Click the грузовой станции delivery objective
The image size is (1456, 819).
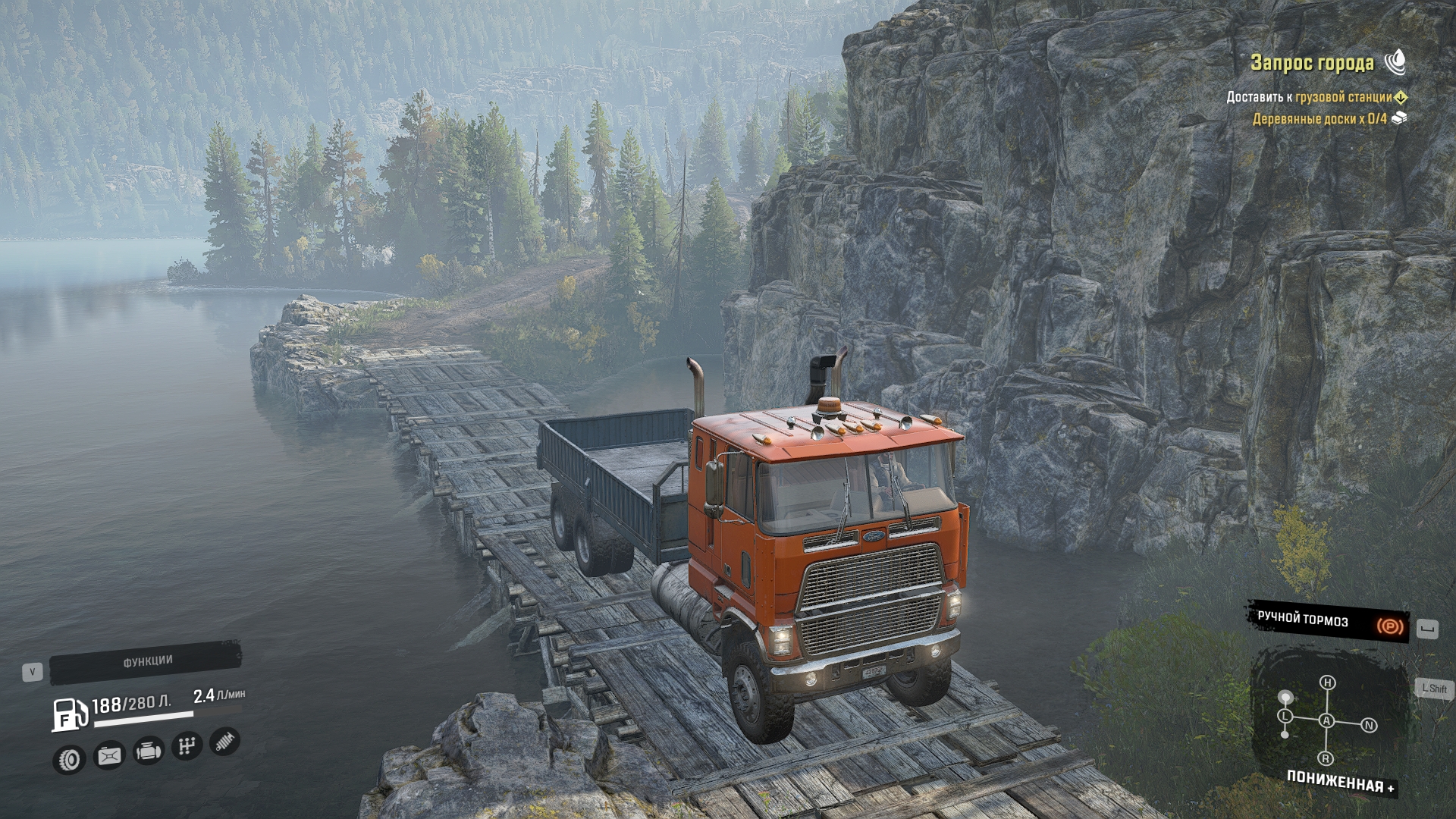[1343, 97]
